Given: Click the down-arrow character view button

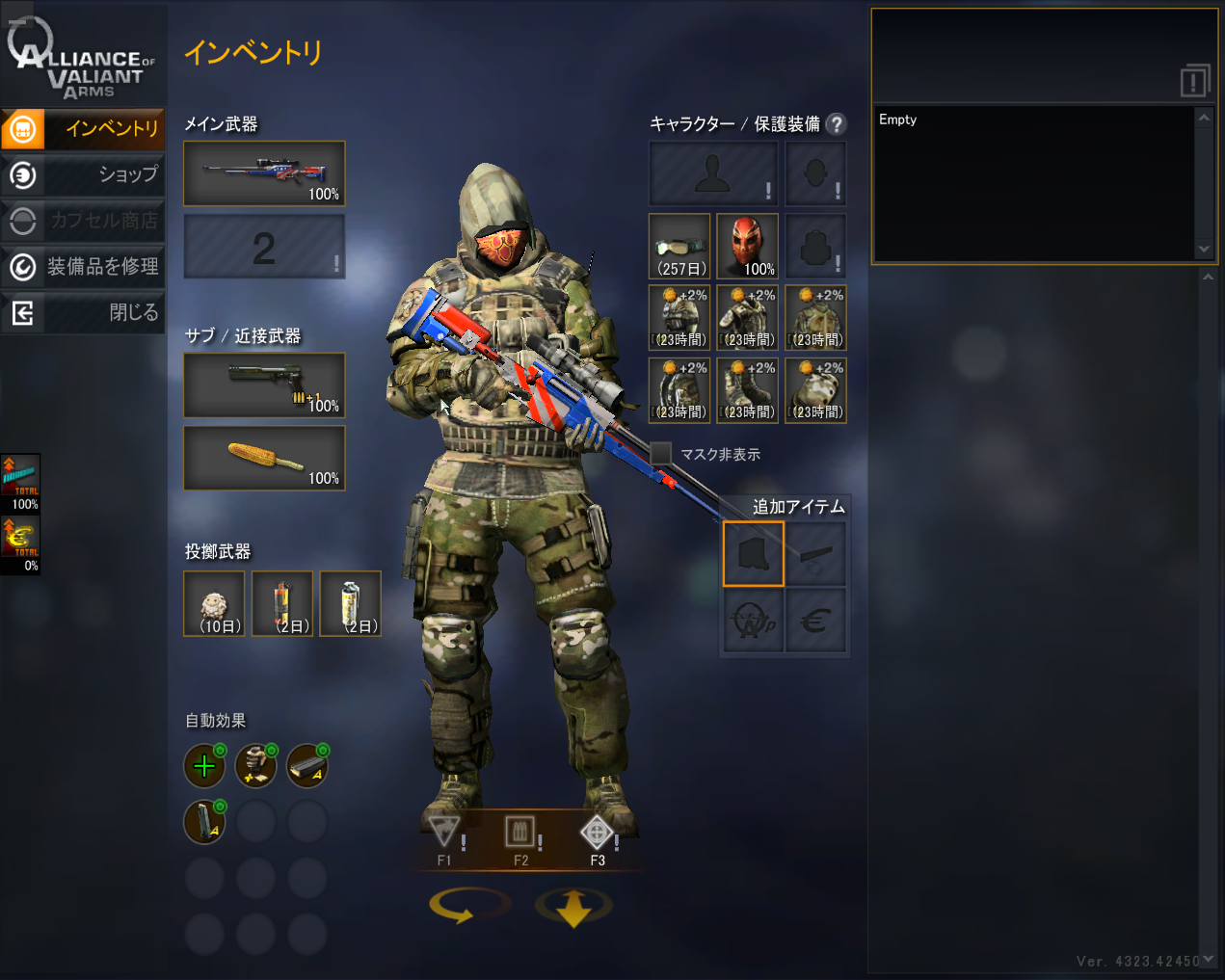Looking at the screenshot, I should point(573,907).
